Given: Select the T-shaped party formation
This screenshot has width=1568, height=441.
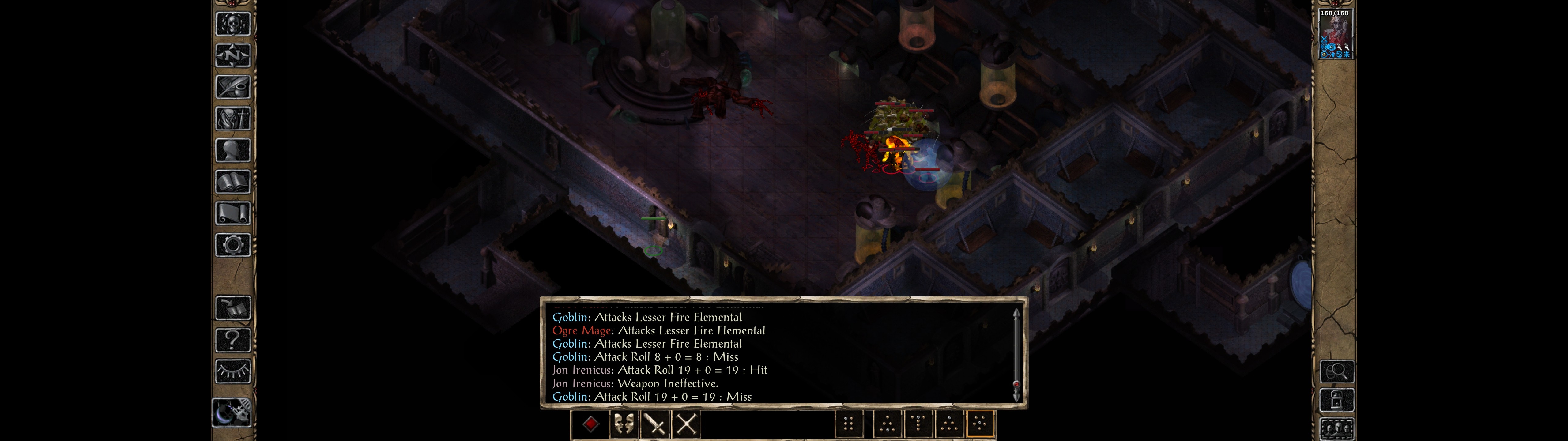Looking at the screenshot, I should 918,424.
